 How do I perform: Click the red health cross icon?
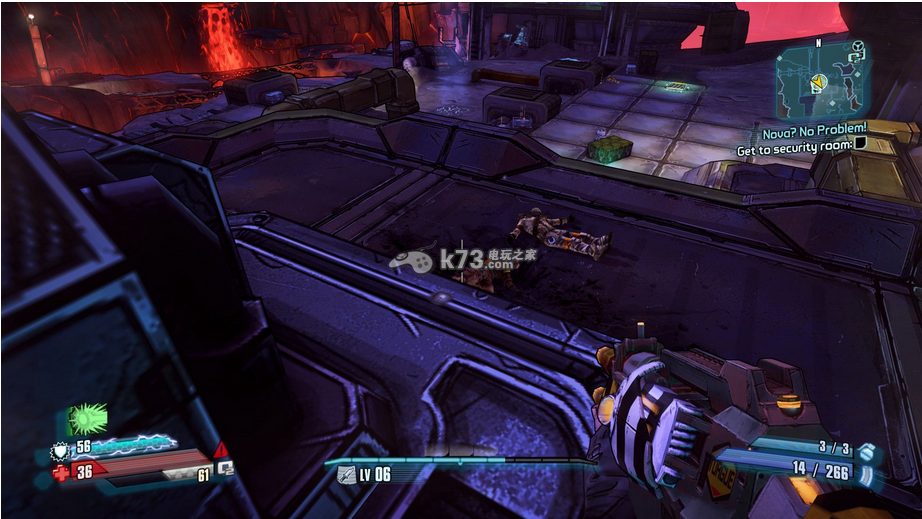[x=61, y=471]
